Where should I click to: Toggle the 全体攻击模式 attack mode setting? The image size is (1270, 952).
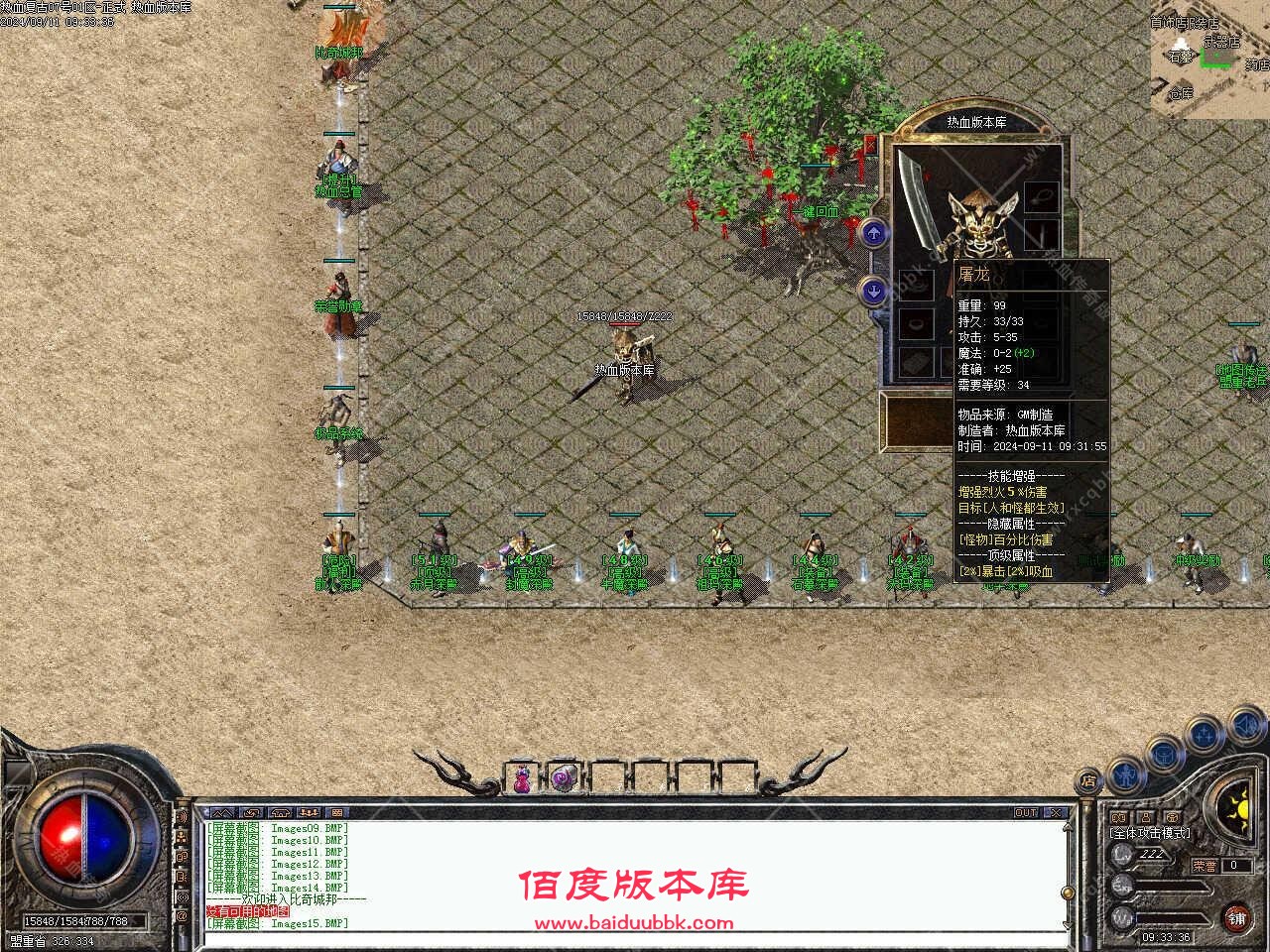tap(1150, 833)
